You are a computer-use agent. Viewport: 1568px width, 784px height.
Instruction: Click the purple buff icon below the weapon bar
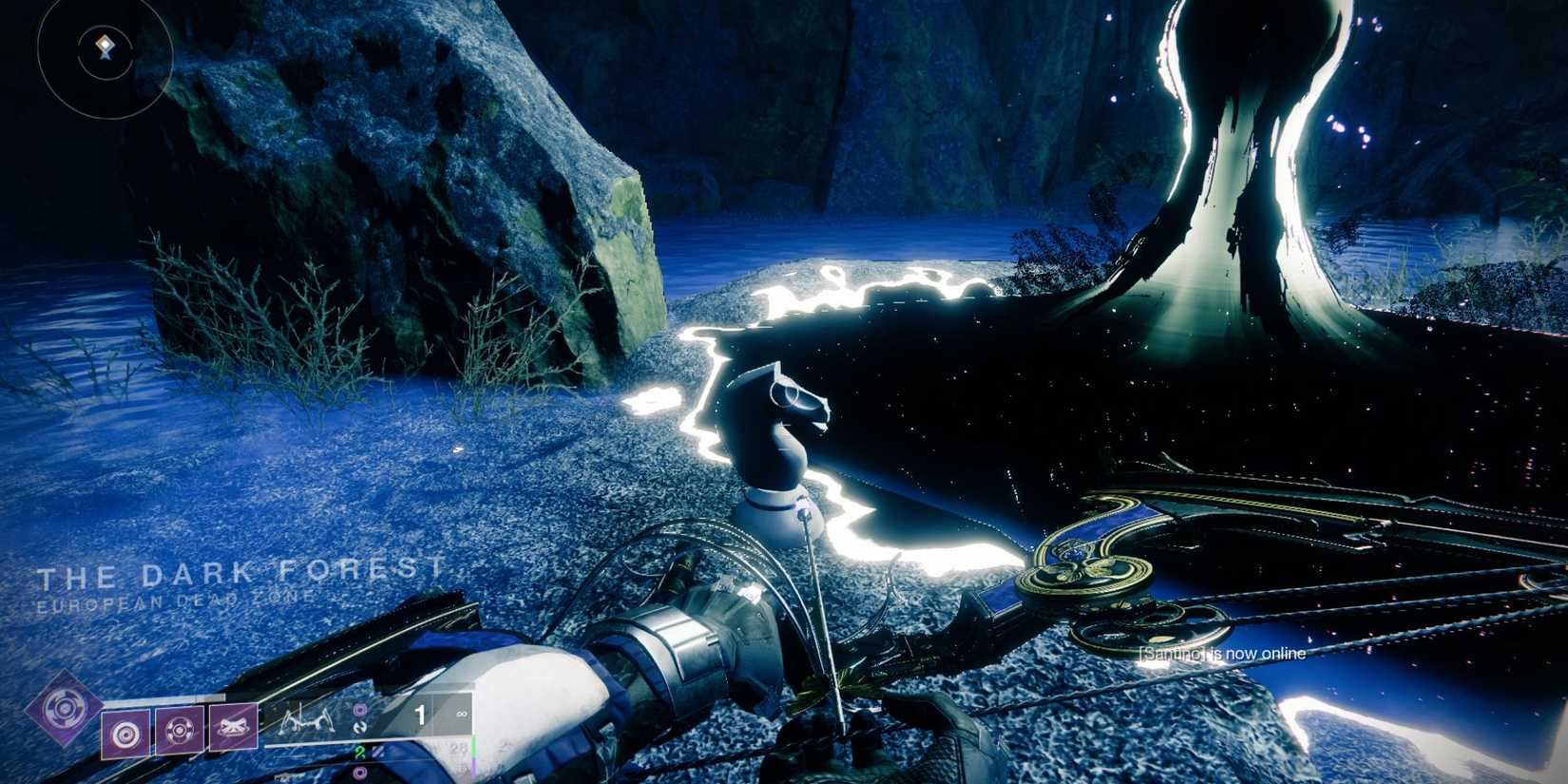(x=360, y=773)
